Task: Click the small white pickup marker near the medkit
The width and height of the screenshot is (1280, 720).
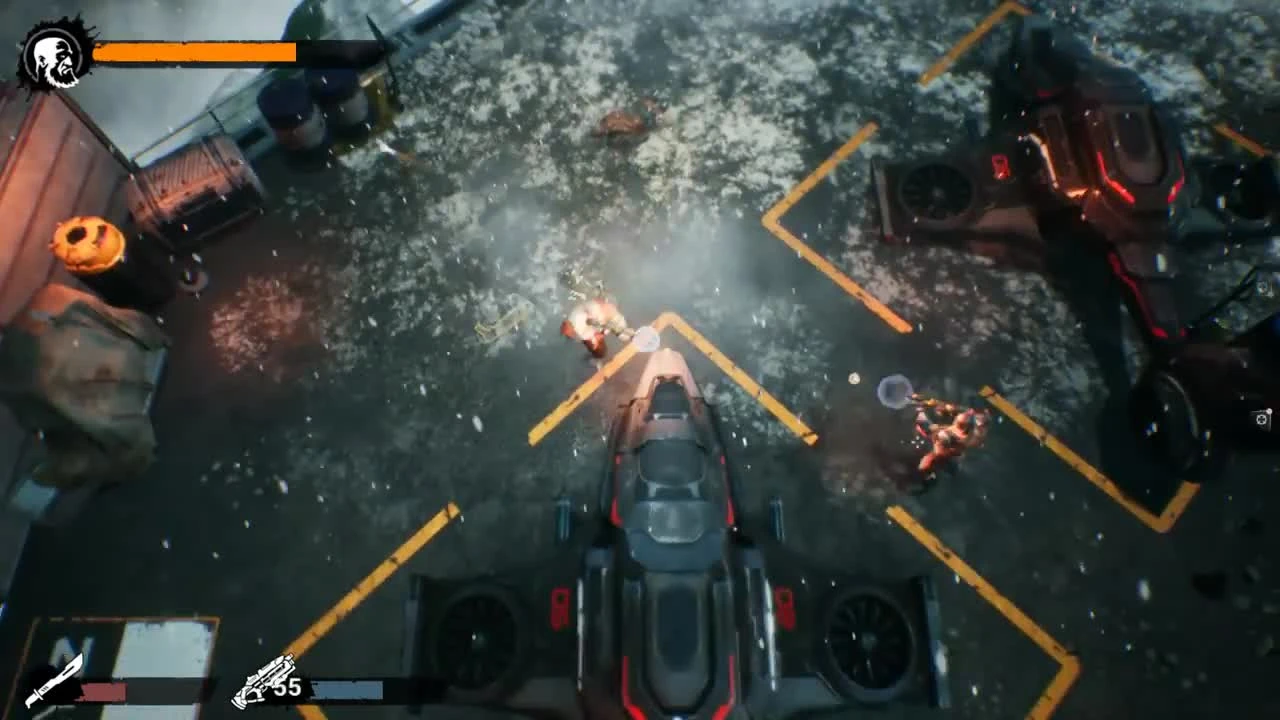Action: (x=1269, y=411)
